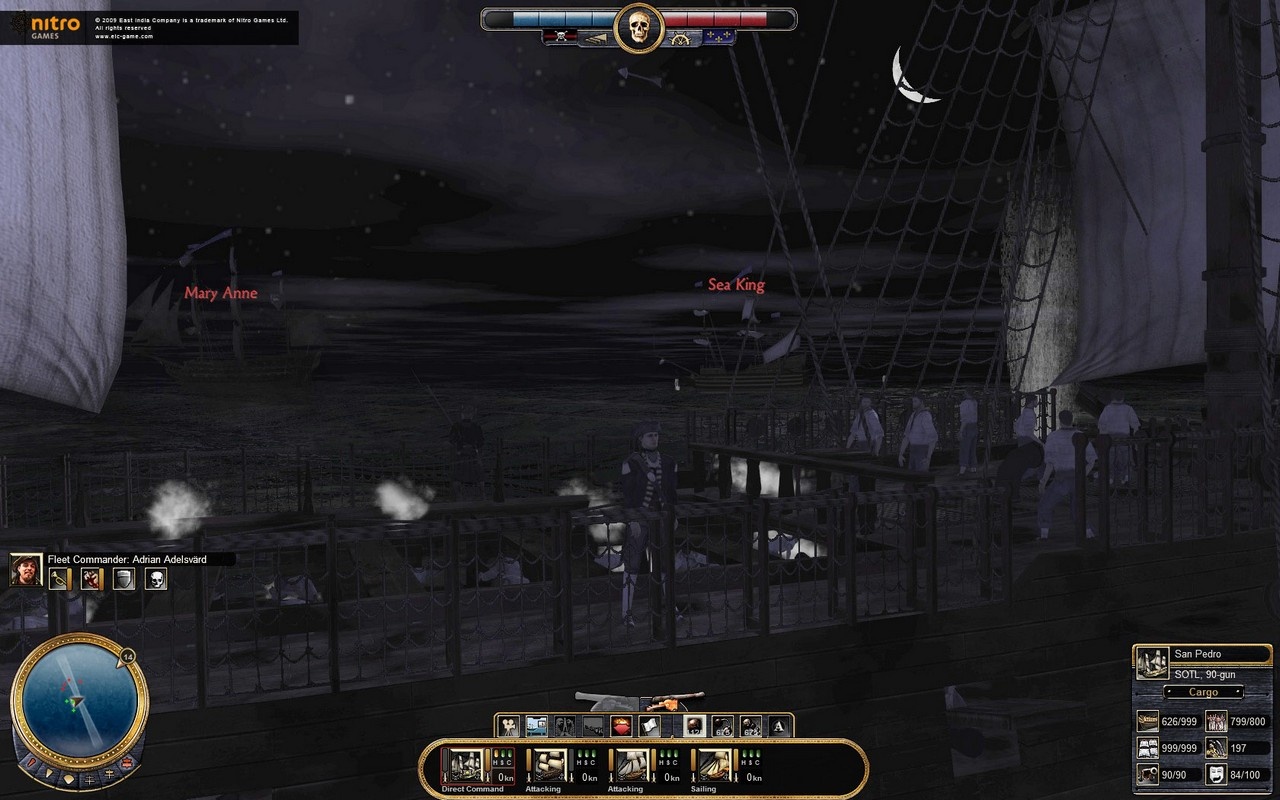Viewport: 1280px width, 800px height.
Task: Click the flaming heart icon in toolbar
Action: [619, 724]
